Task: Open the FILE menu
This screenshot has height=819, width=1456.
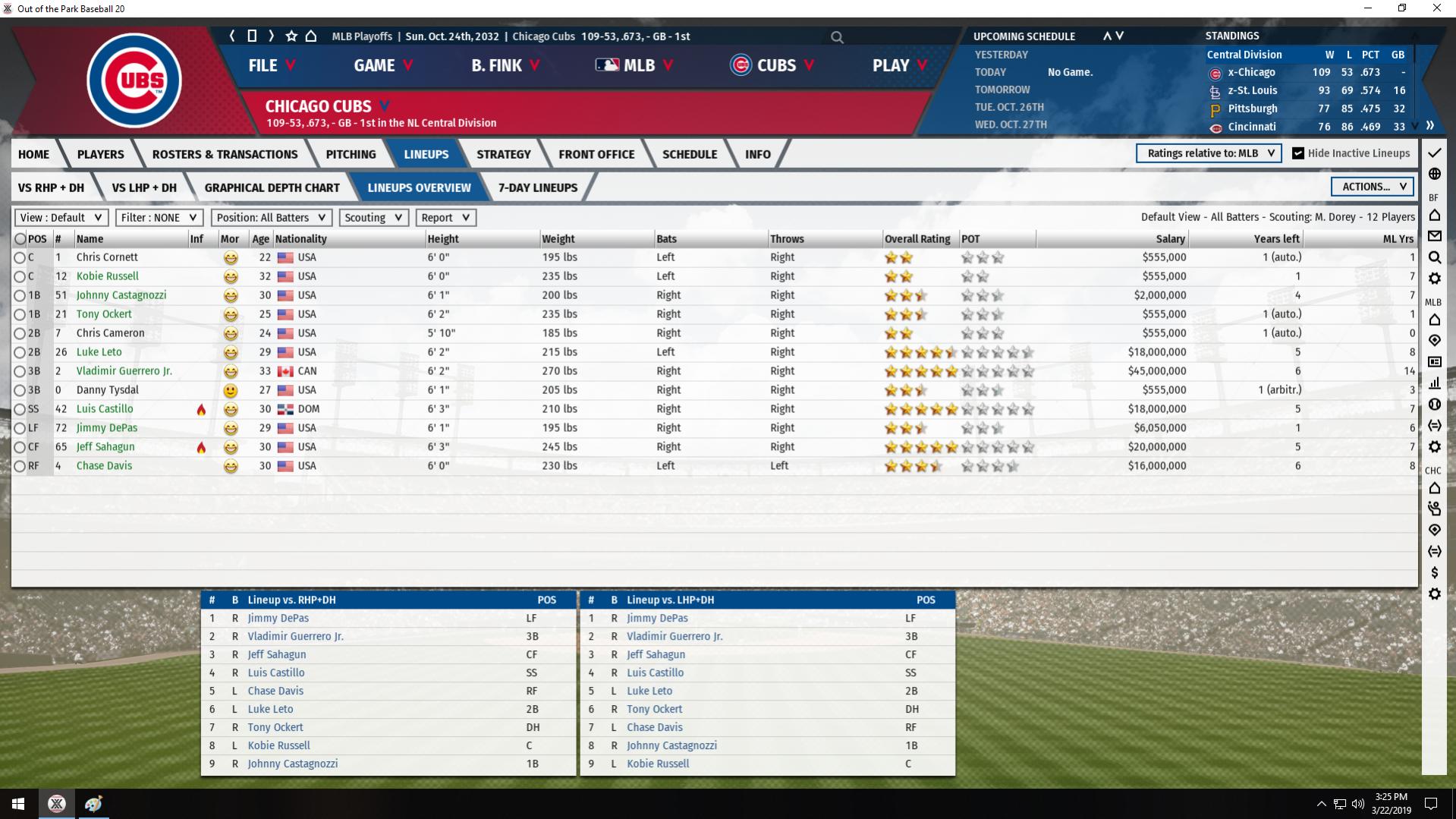Action: coord(271,66)
